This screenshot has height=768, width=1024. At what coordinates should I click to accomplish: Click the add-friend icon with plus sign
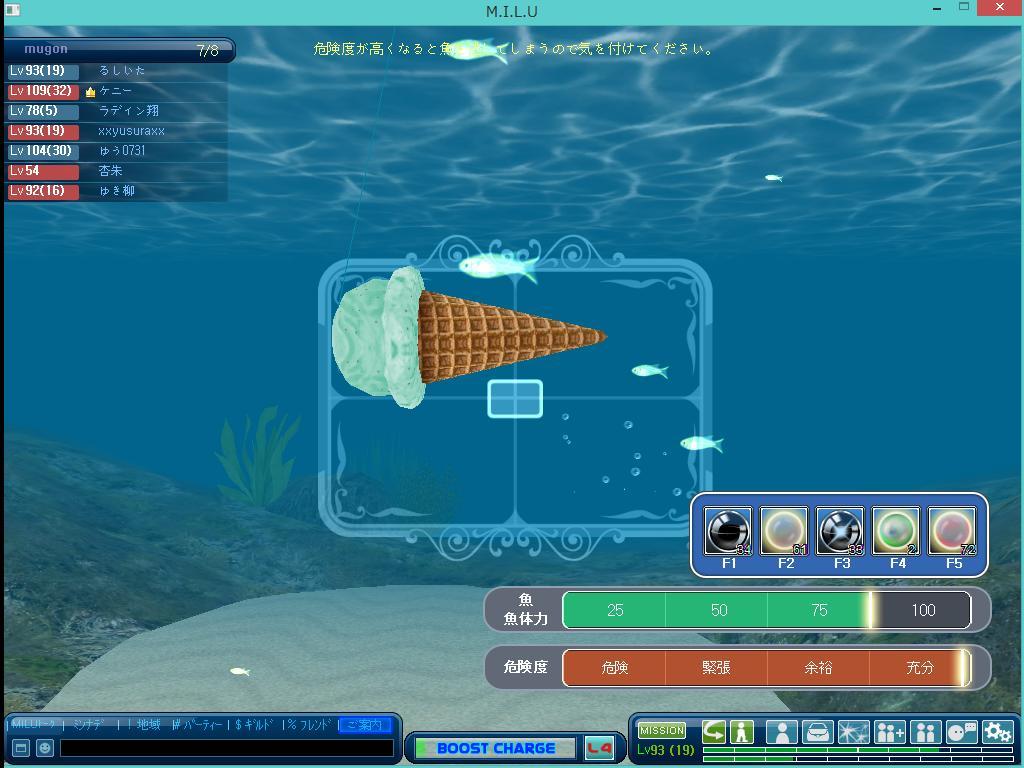pyautogui.click(x=889, y=732)
